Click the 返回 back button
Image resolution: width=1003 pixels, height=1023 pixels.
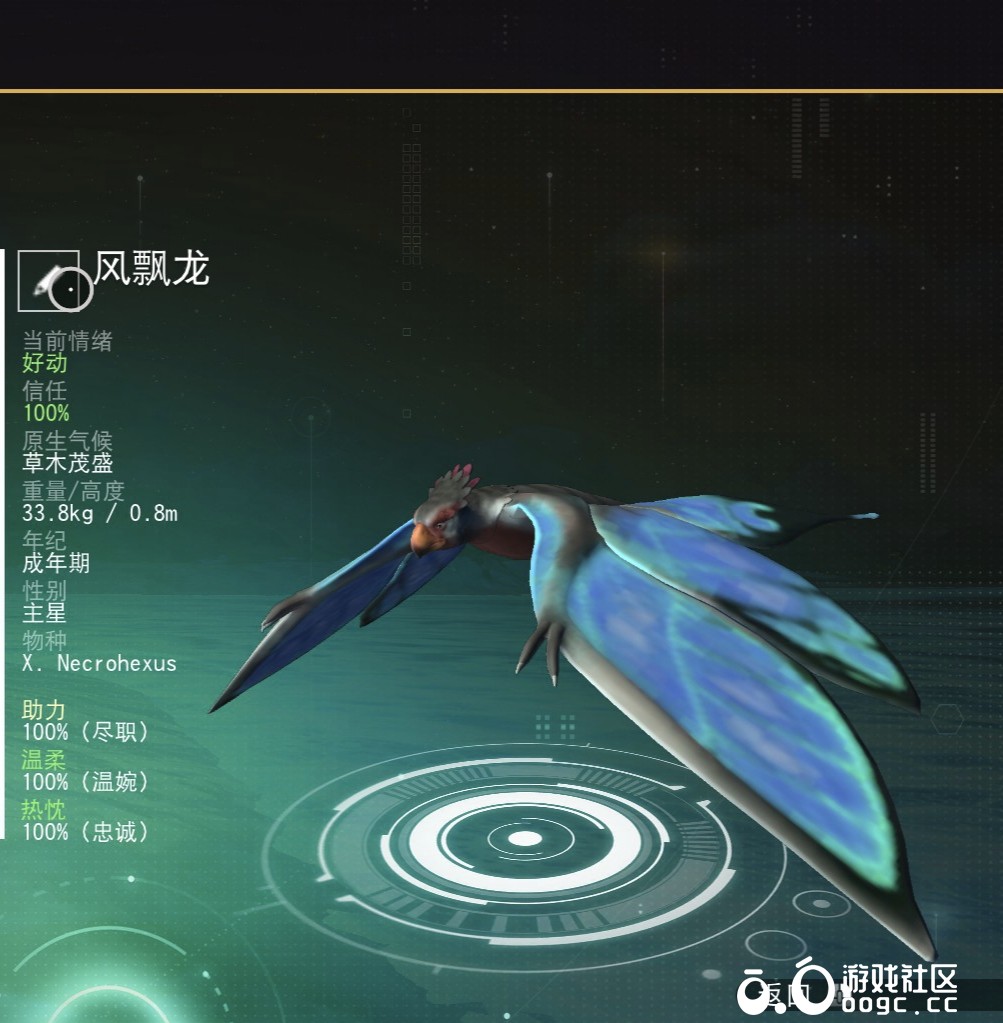pyautogui.click(x=787, y=994)
